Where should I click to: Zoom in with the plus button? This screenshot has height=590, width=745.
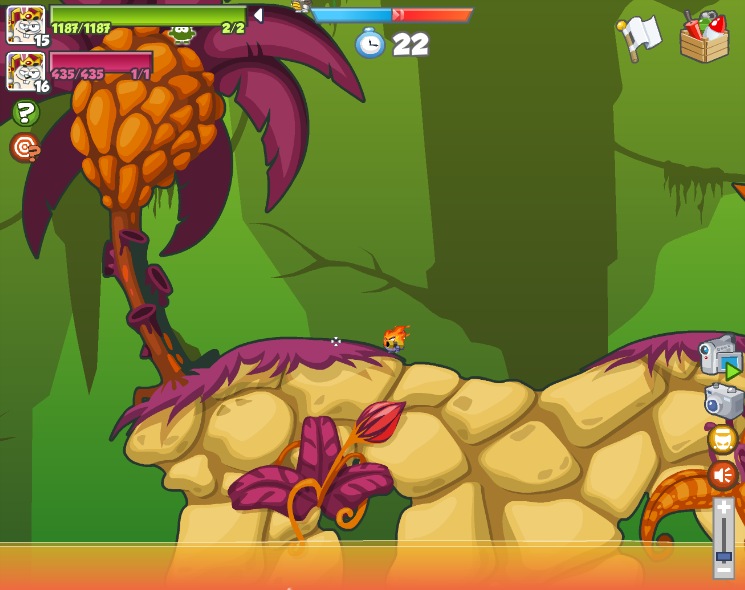[723, 507]
